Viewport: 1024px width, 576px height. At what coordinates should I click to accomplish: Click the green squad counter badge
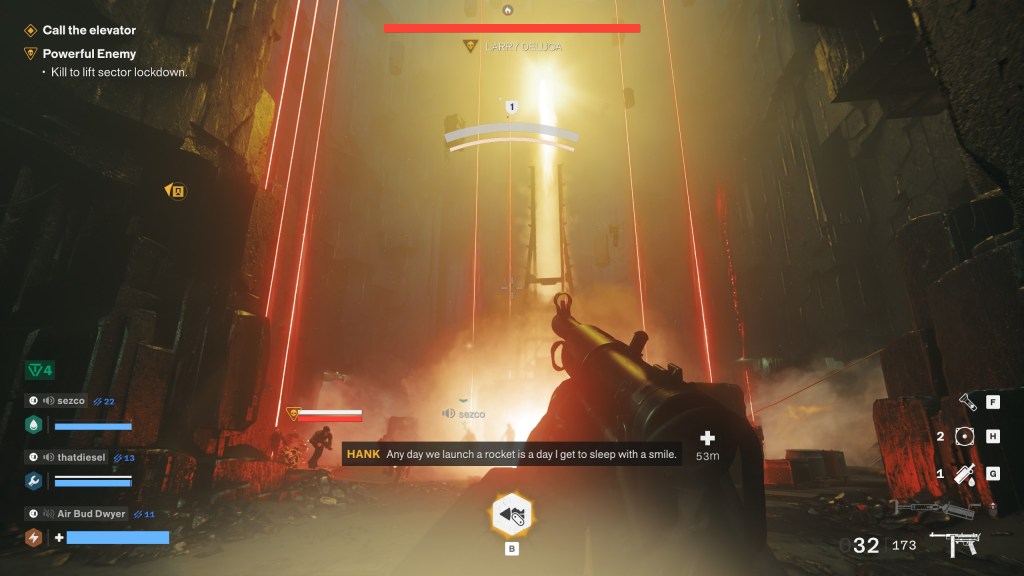click(x=40, y=371)
